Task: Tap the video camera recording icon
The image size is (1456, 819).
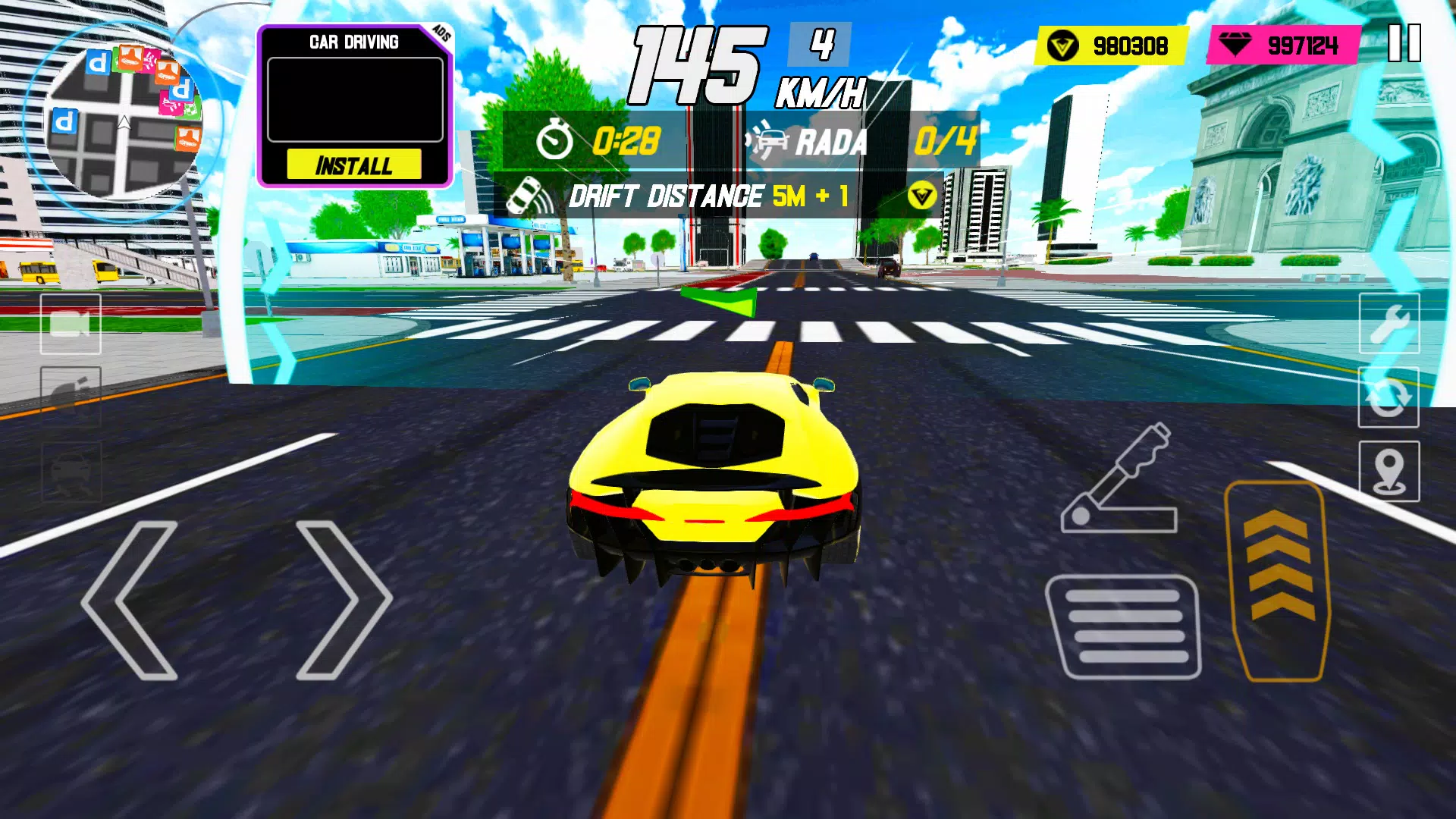Action: 69,325
